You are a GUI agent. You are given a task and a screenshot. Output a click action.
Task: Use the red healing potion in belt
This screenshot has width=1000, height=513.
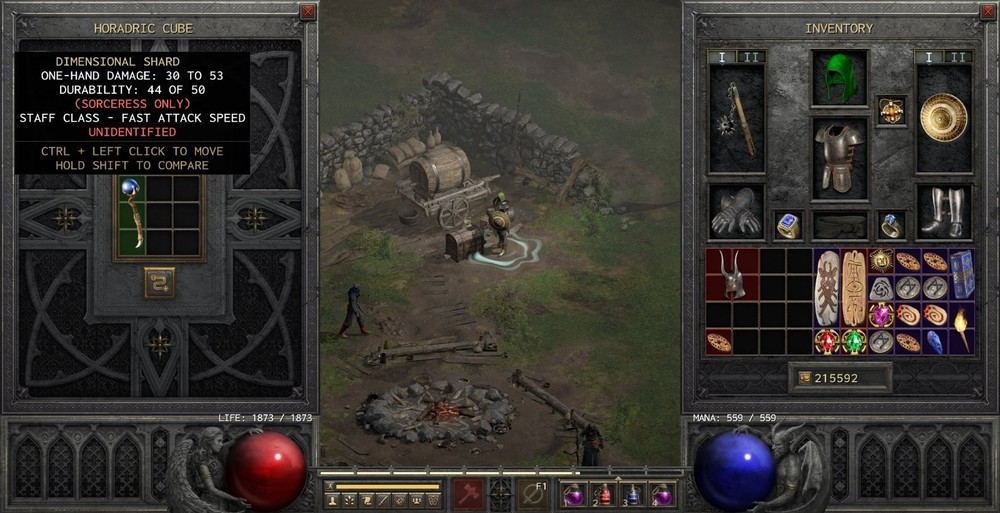(604, 493)
